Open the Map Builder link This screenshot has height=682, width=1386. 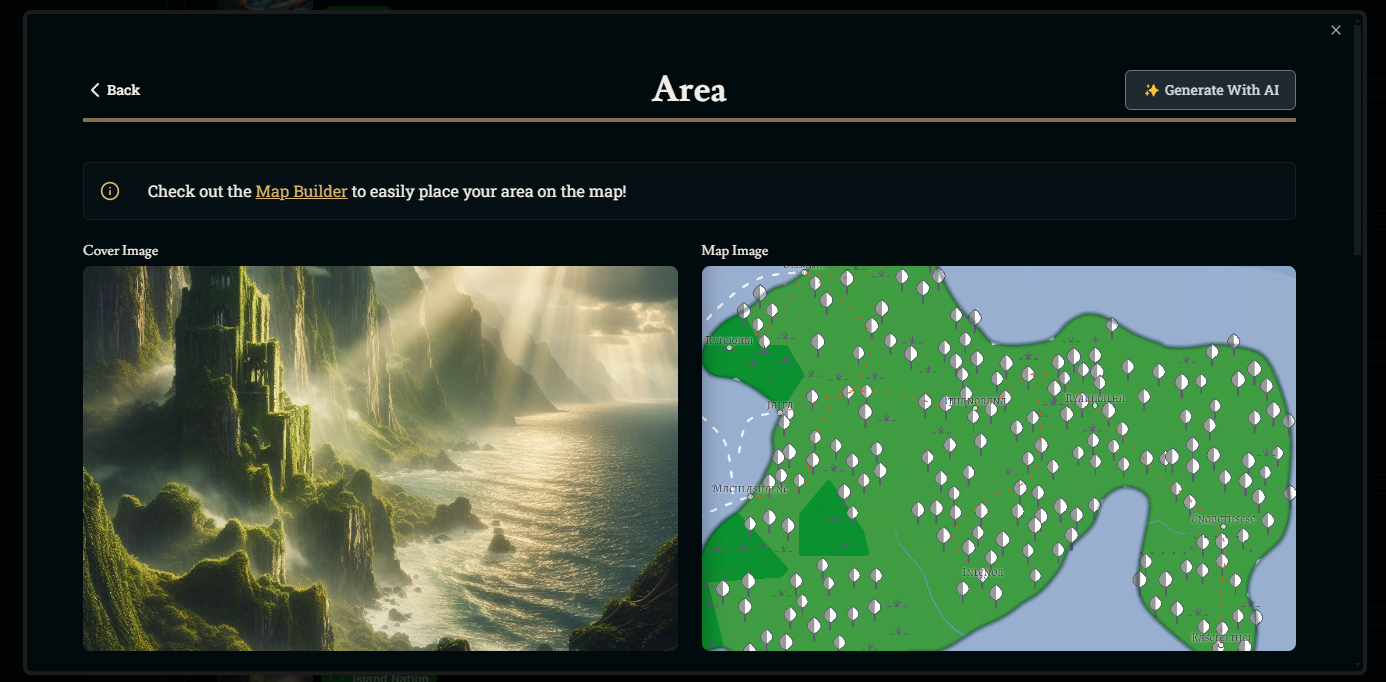point(301,191)
